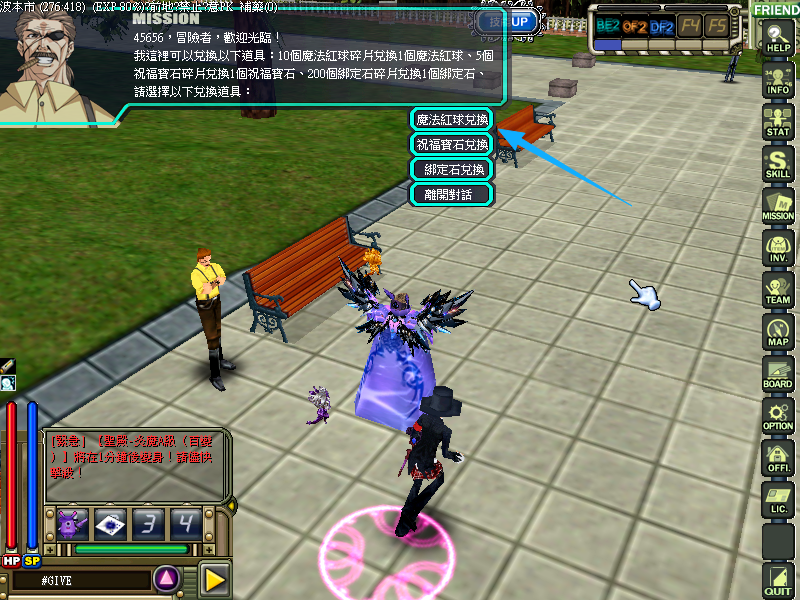Leave the conversation via 離開對話
Screen dimensions: 800x600
(452, 194)
